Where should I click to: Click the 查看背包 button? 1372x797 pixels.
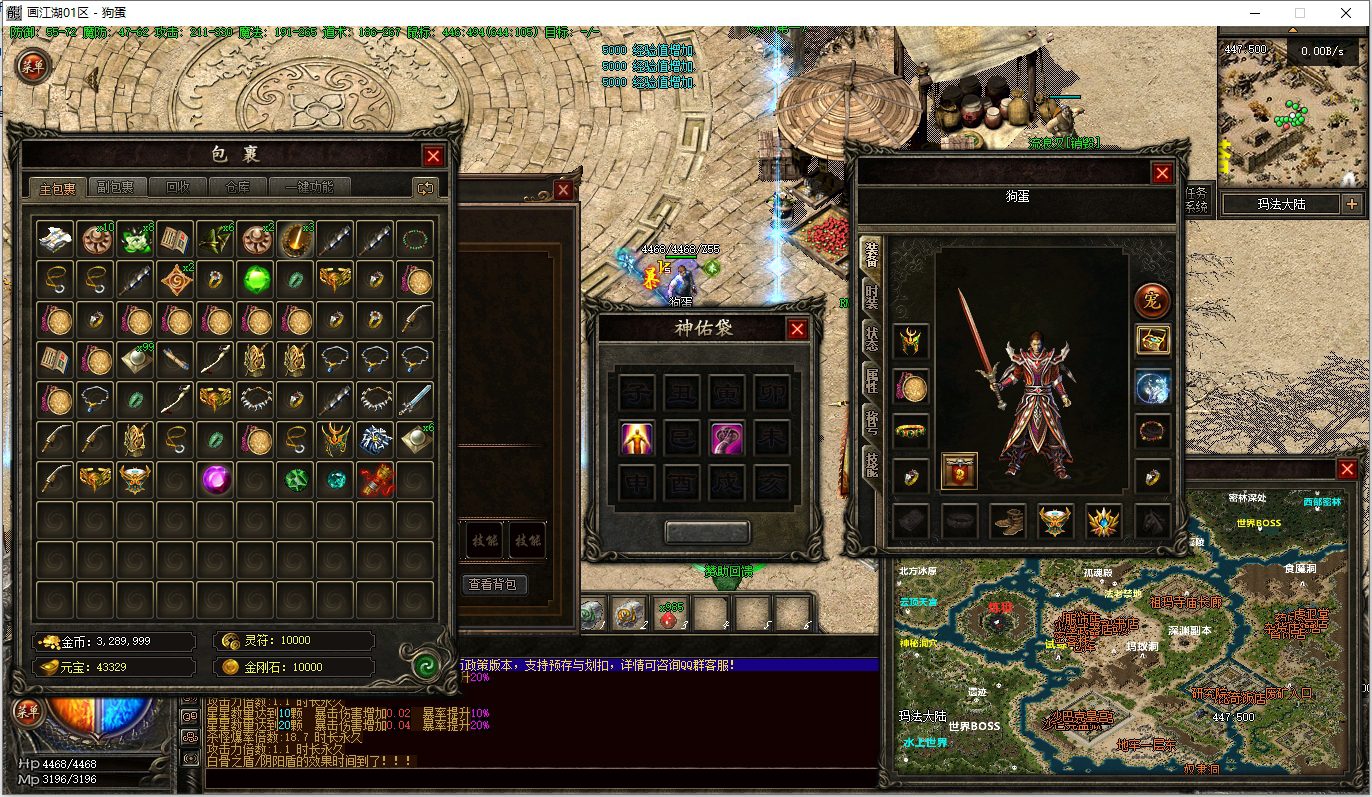click(x=496, y=584)
